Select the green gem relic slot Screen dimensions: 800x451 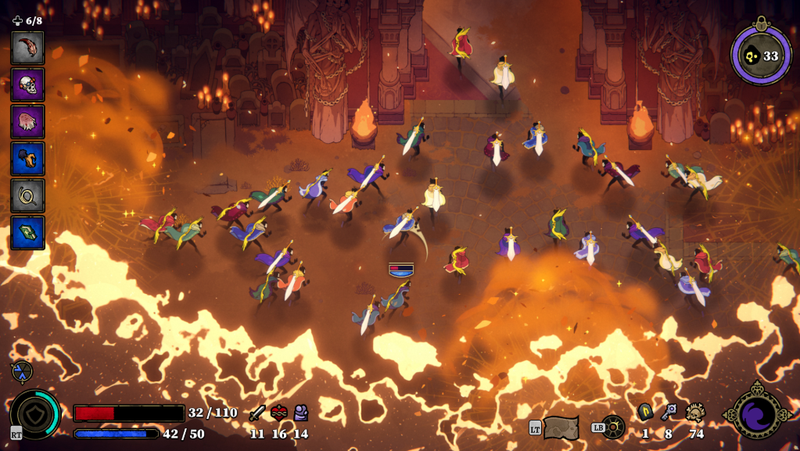point(27,232)
